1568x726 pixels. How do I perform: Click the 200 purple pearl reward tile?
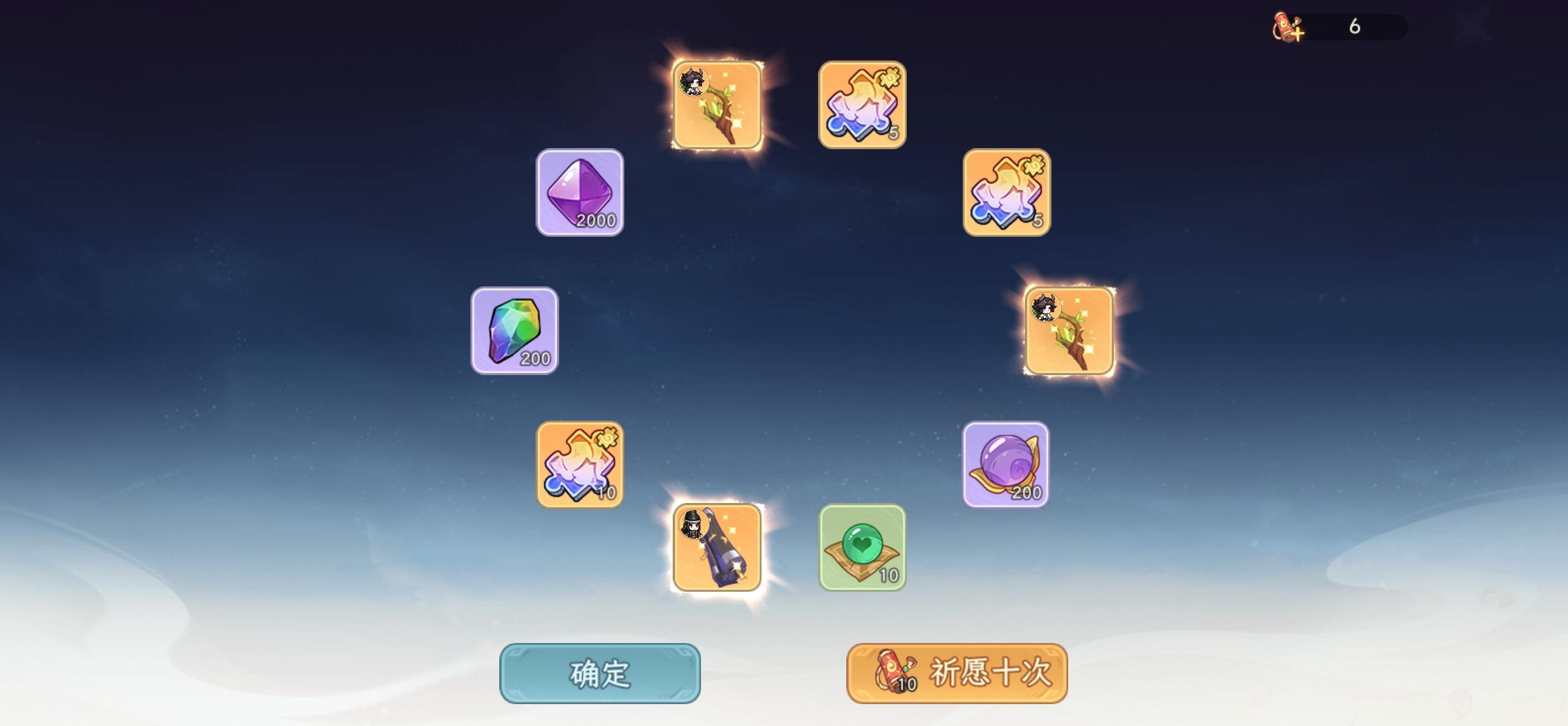[x=1005, y=464]
